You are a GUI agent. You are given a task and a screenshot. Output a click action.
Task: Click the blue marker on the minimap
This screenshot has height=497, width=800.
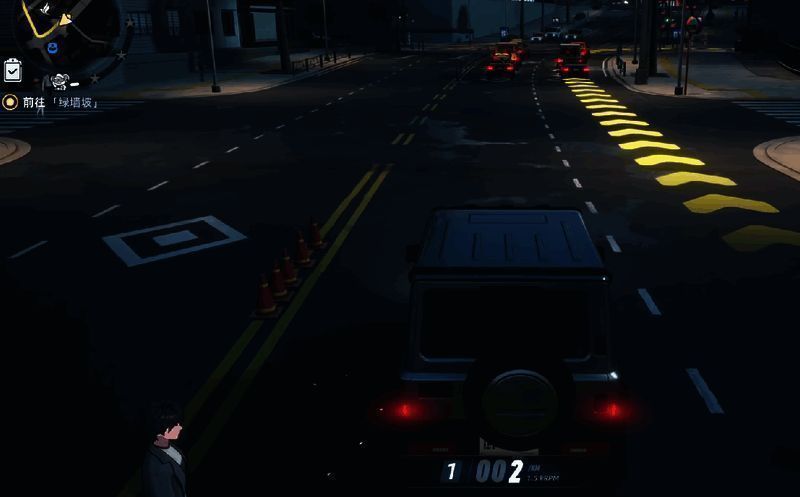click(52, 47)
